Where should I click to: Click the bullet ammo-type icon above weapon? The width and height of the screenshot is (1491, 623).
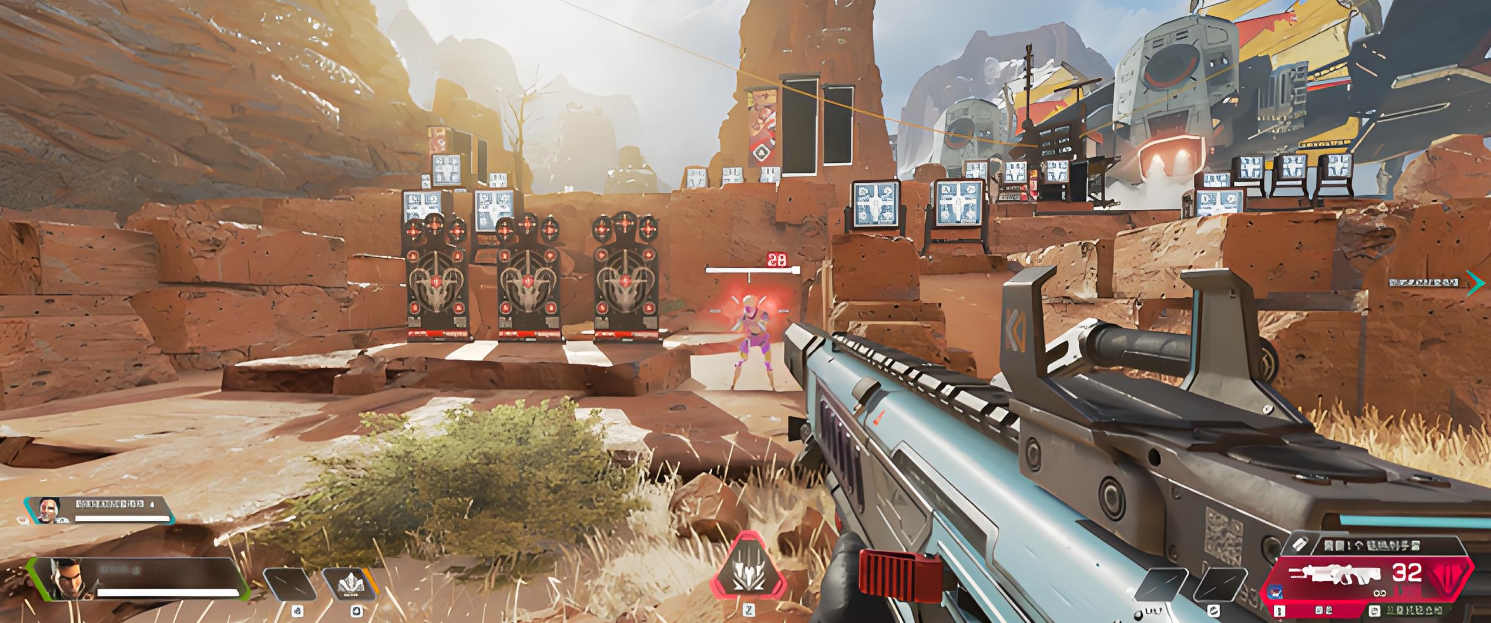(1300, 543)
